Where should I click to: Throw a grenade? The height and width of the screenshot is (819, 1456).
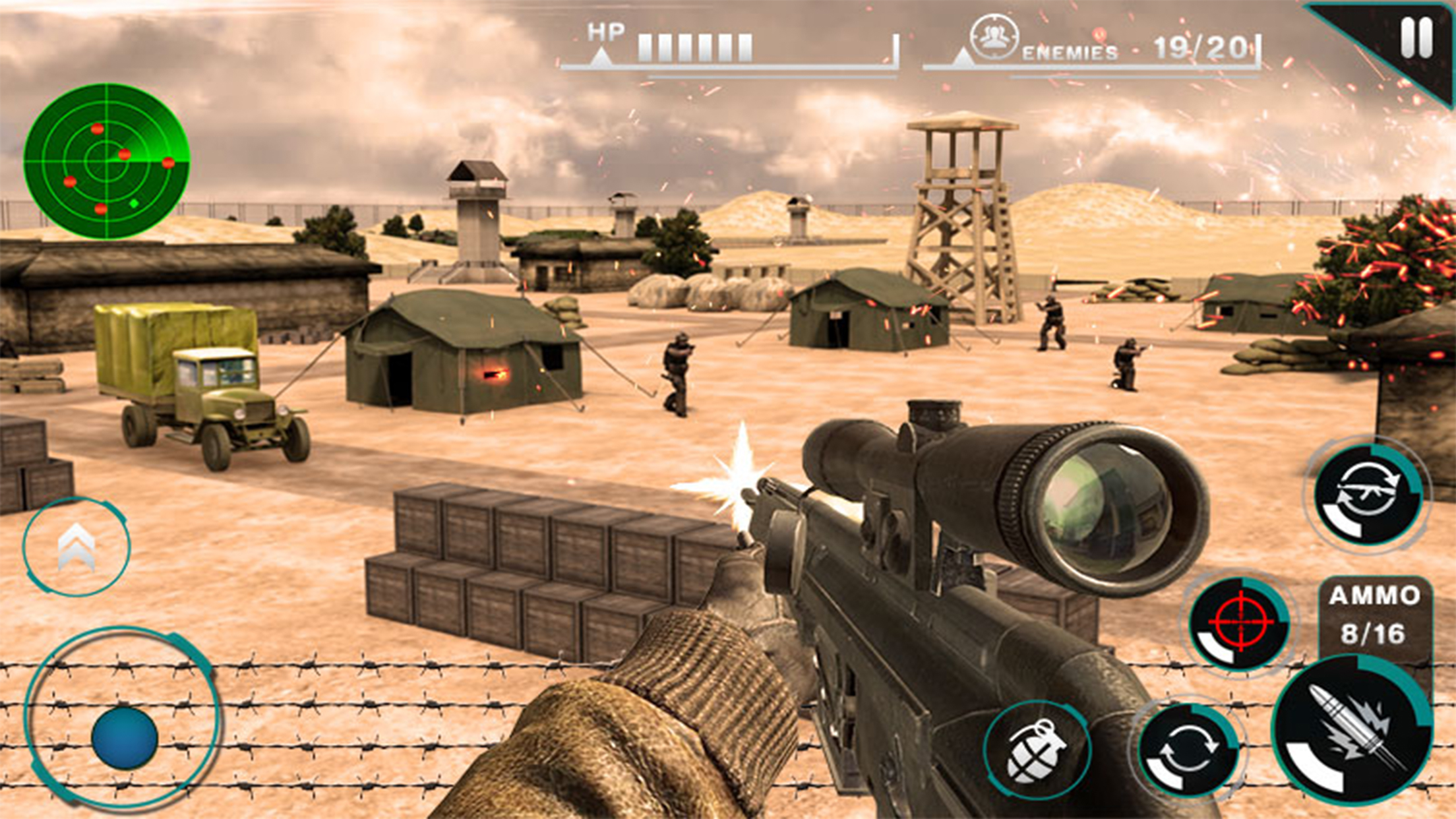click(x=1036, y=750)
